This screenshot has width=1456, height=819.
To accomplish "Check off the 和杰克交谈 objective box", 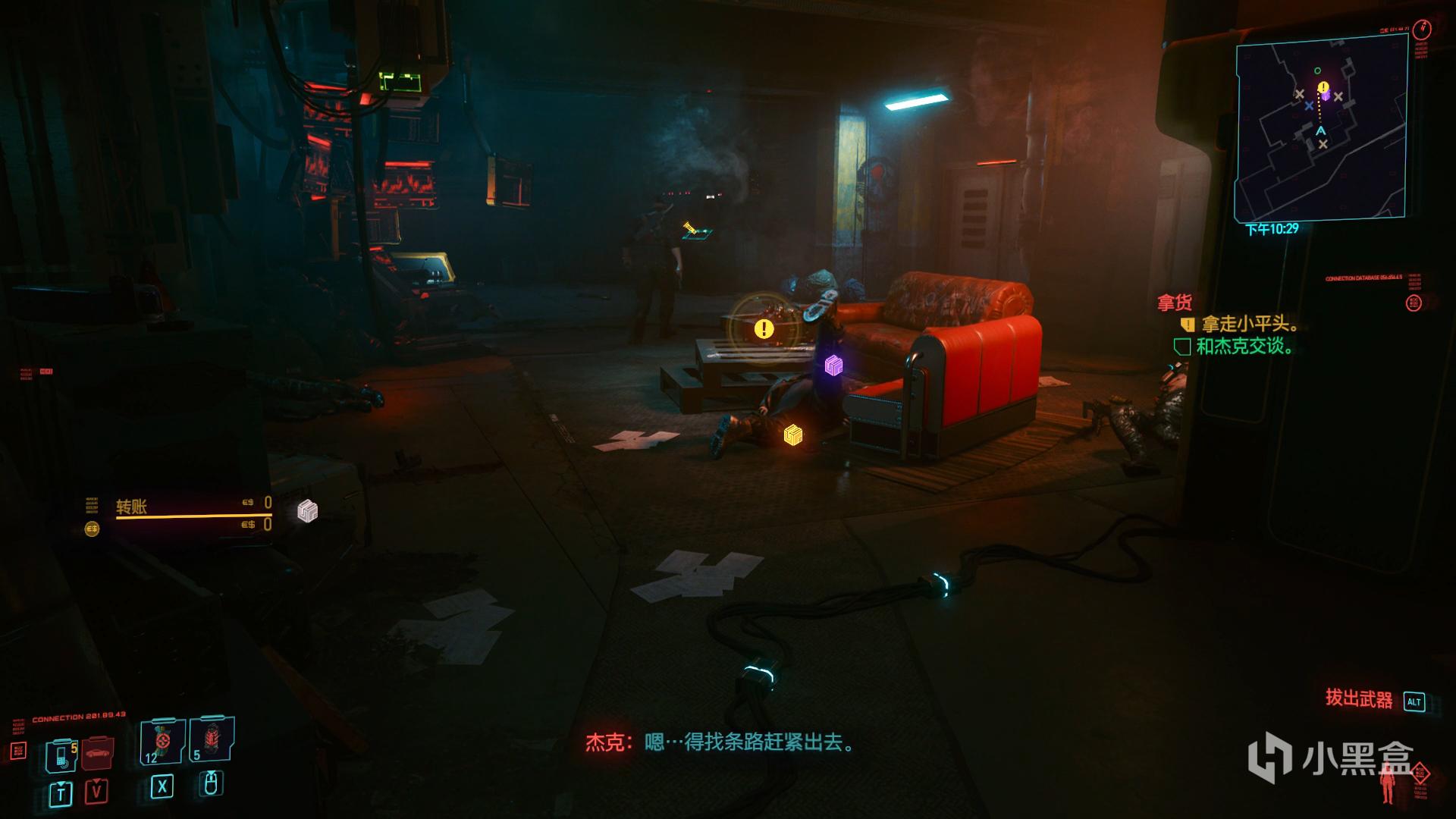I will pos(1182,347).
